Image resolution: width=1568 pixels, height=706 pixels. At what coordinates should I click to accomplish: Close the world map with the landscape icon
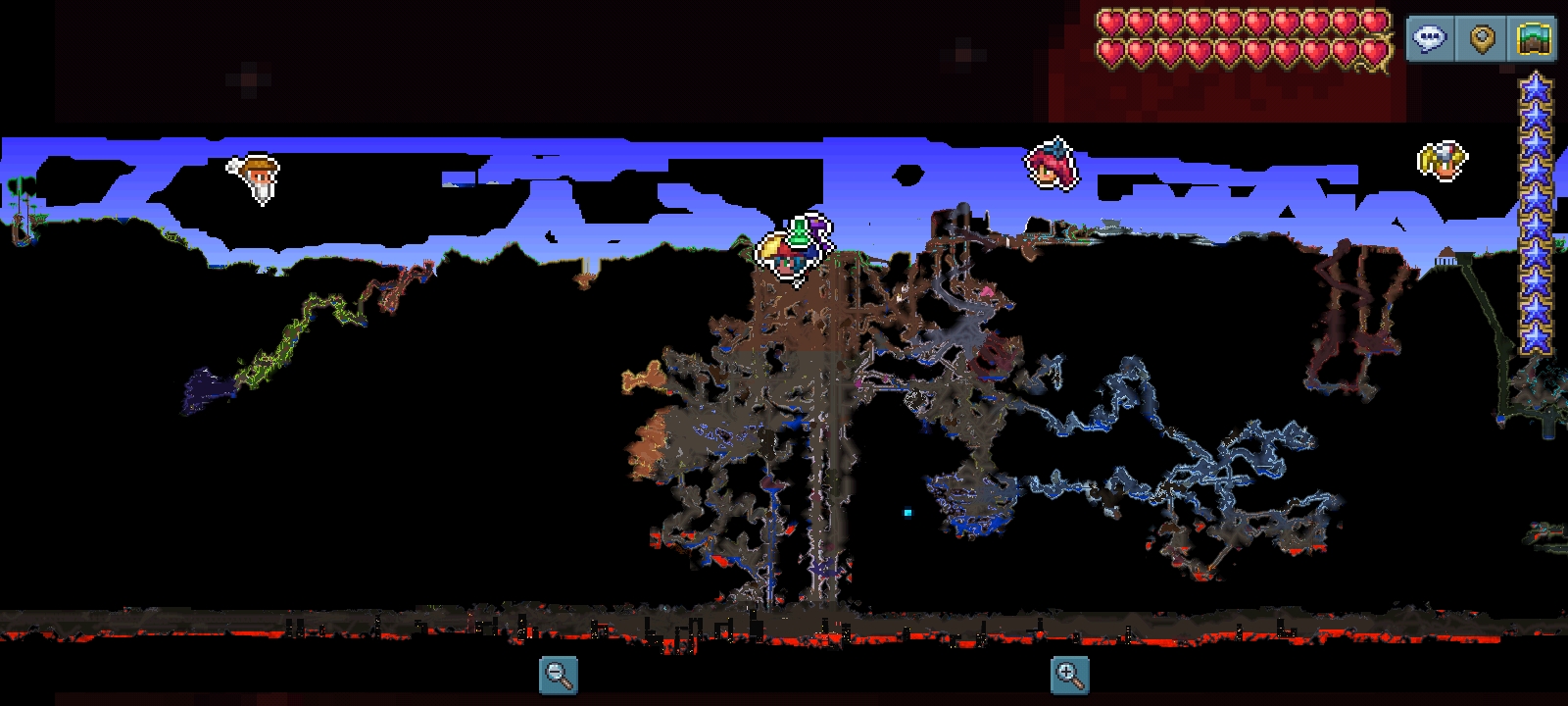(x=1533, y=39)
